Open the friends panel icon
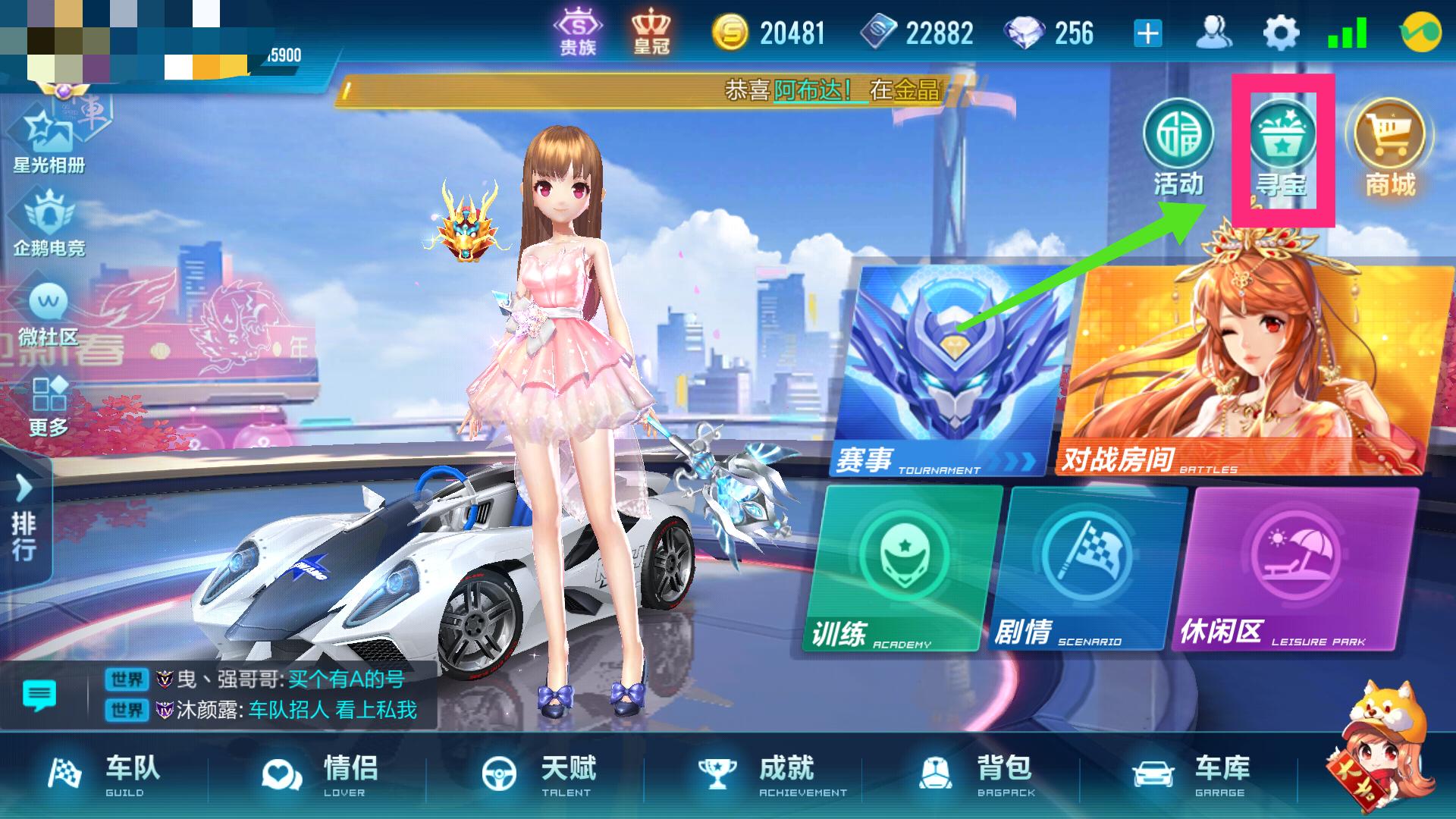This screenshot has width=1456, height=819. click(x=1215, y=30)
